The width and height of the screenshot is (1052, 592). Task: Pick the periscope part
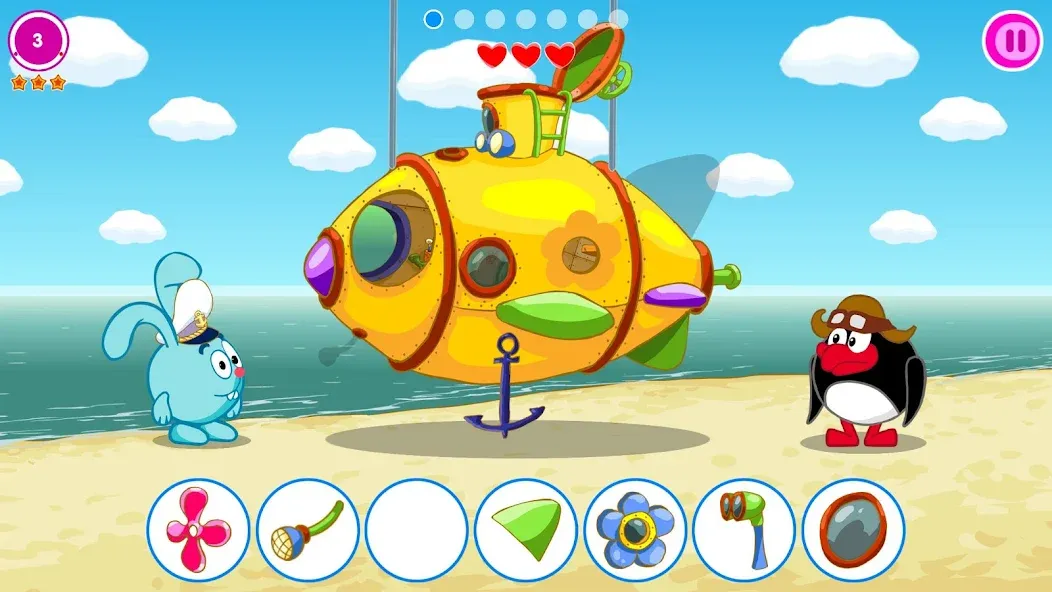coord(743,530)
